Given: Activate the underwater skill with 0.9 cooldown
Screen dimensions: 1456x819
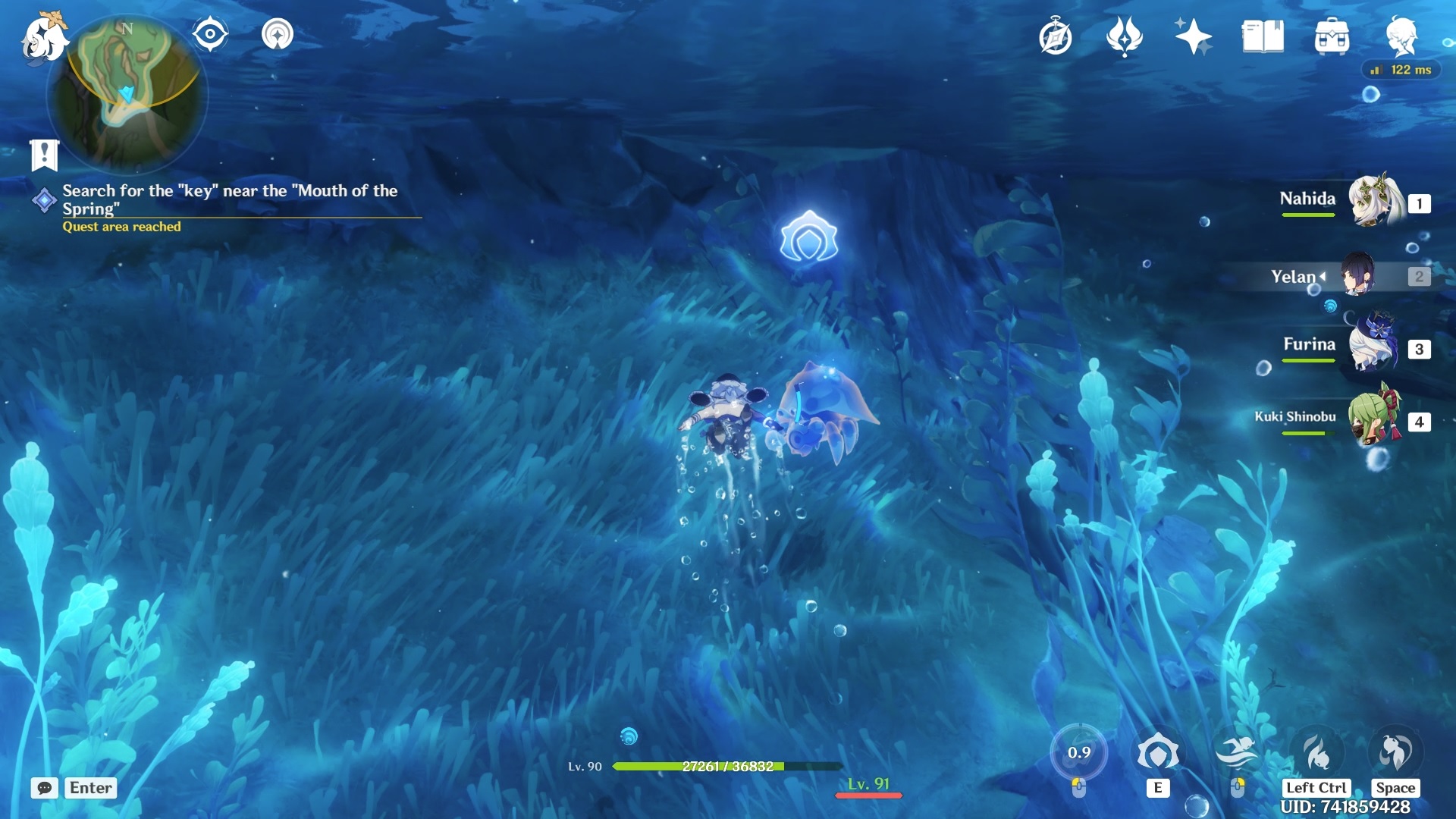Looking at the screenshot, I should pyautogui.click(x=1078, y=753).
